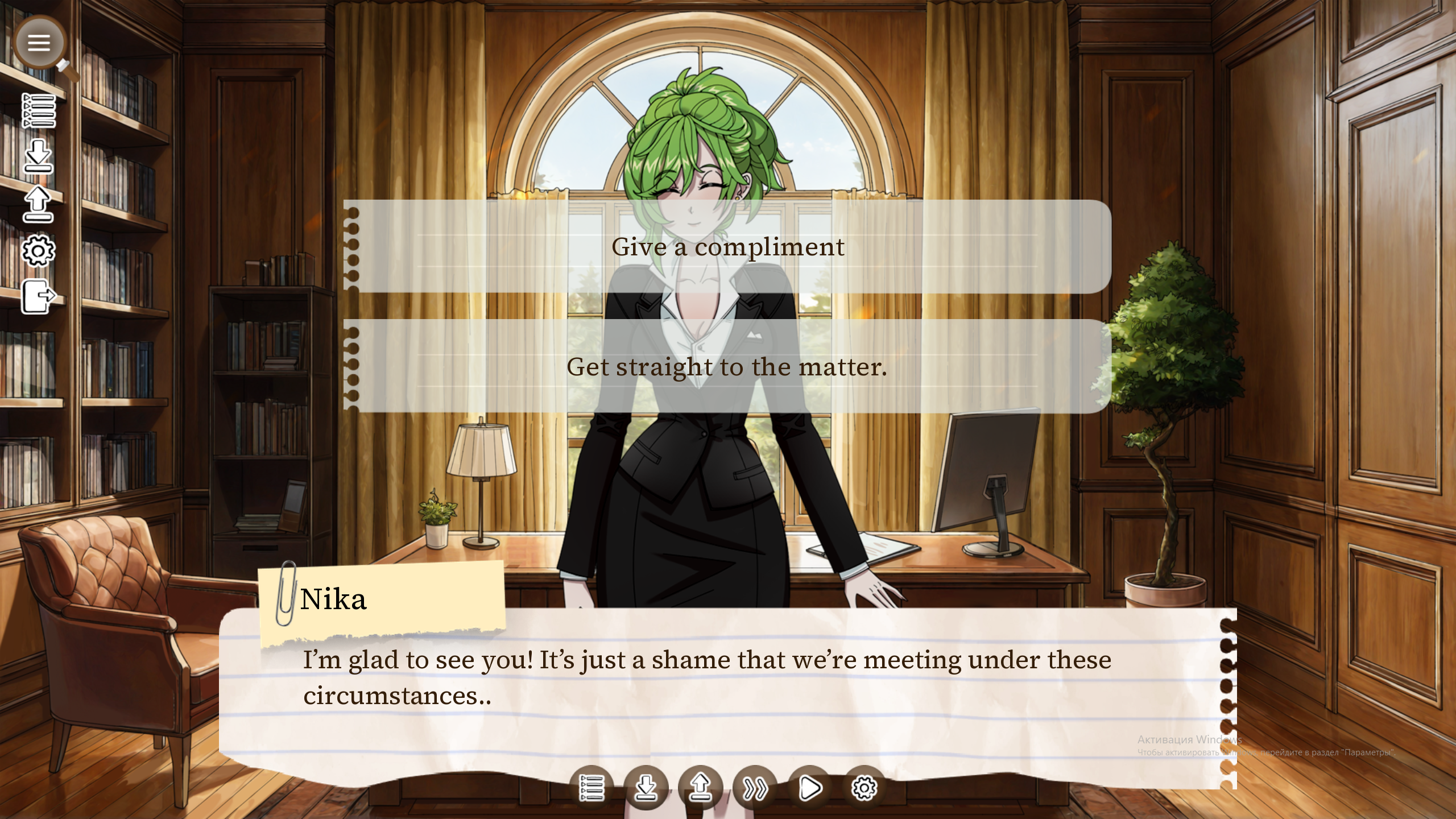Open the hamburger menu in top-left corner
Image resolution: width=1456 pixels, height=819 pixels.
pos(39,43)
